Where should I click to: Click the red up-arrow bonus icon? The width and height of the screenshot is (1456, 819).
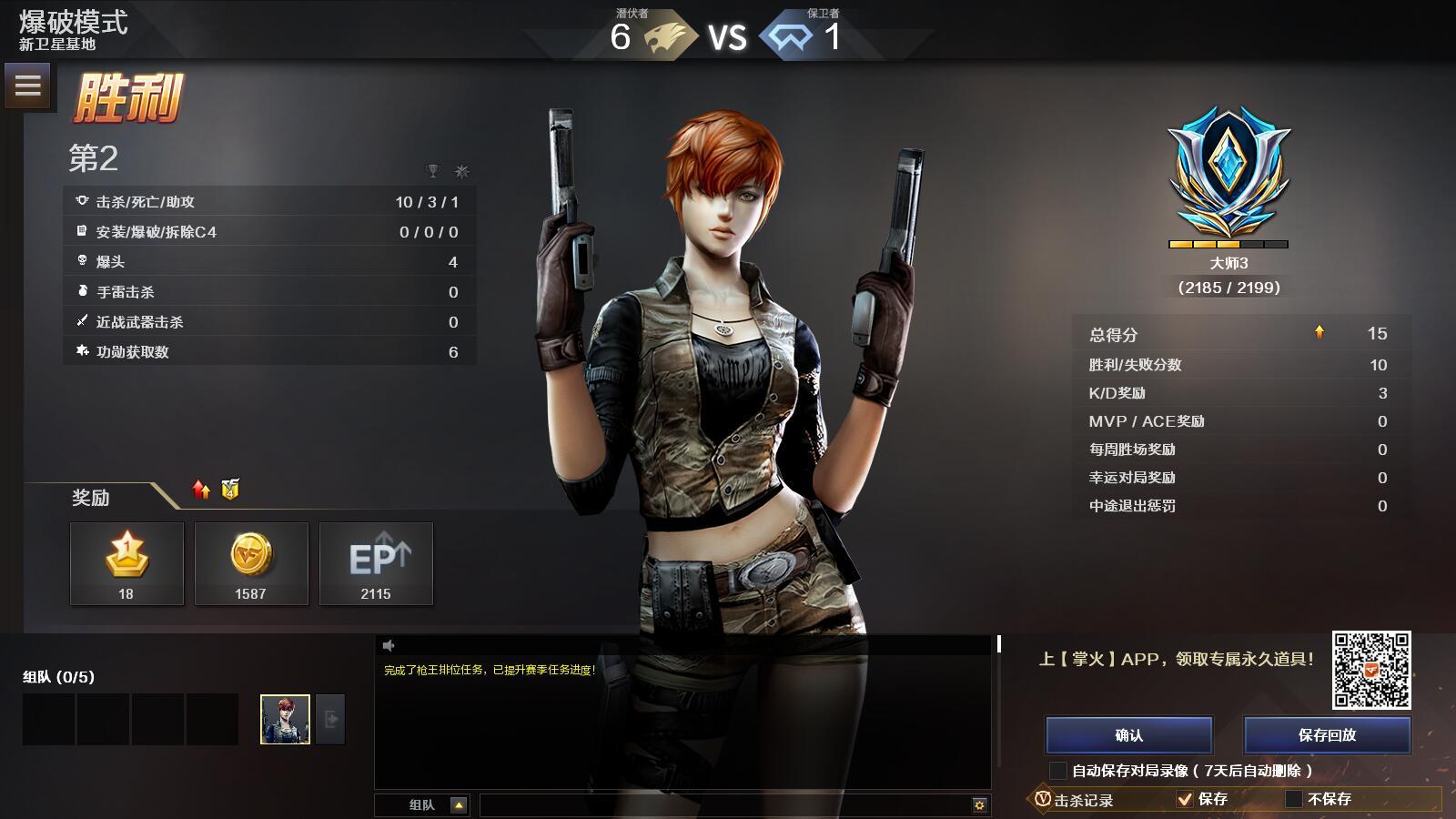tap(201, 490)
